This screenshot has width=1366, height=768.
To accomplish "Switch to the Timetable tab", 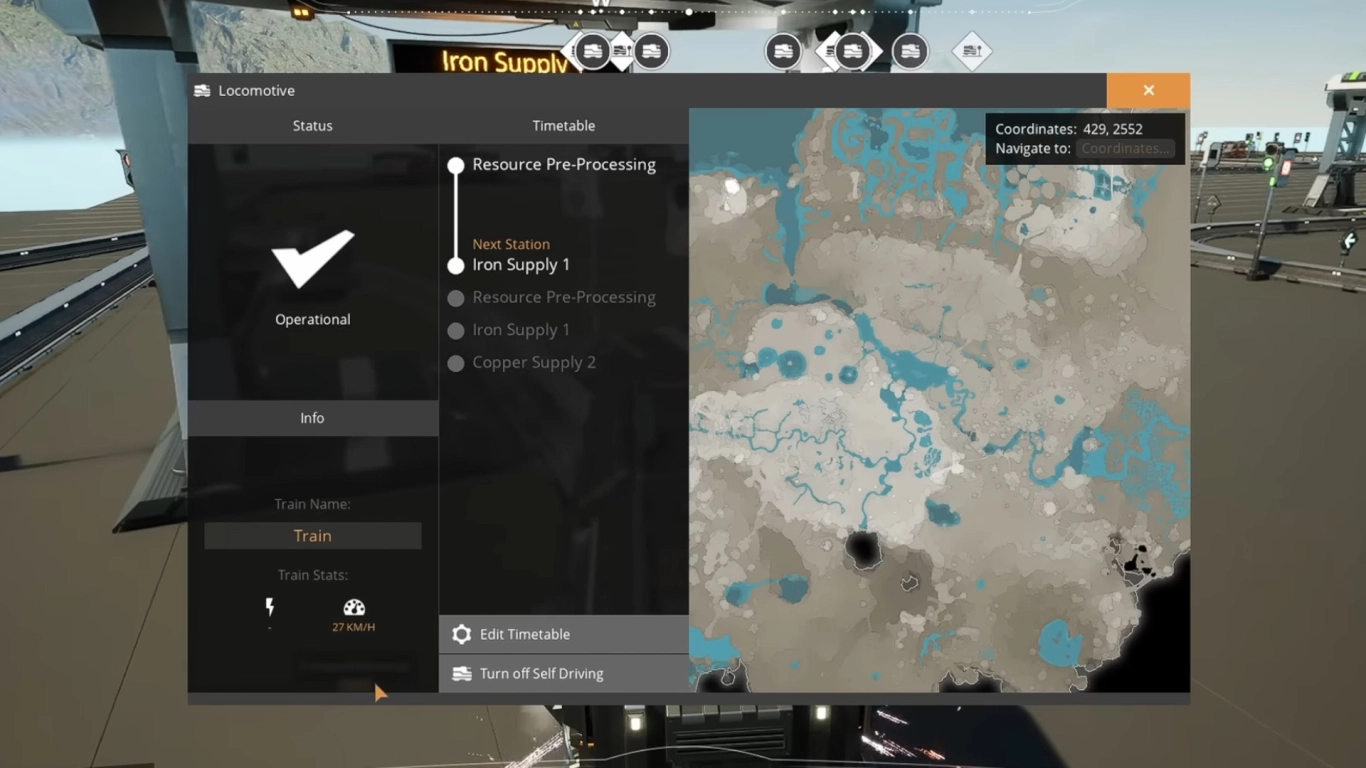I will (x=563, y=125).
